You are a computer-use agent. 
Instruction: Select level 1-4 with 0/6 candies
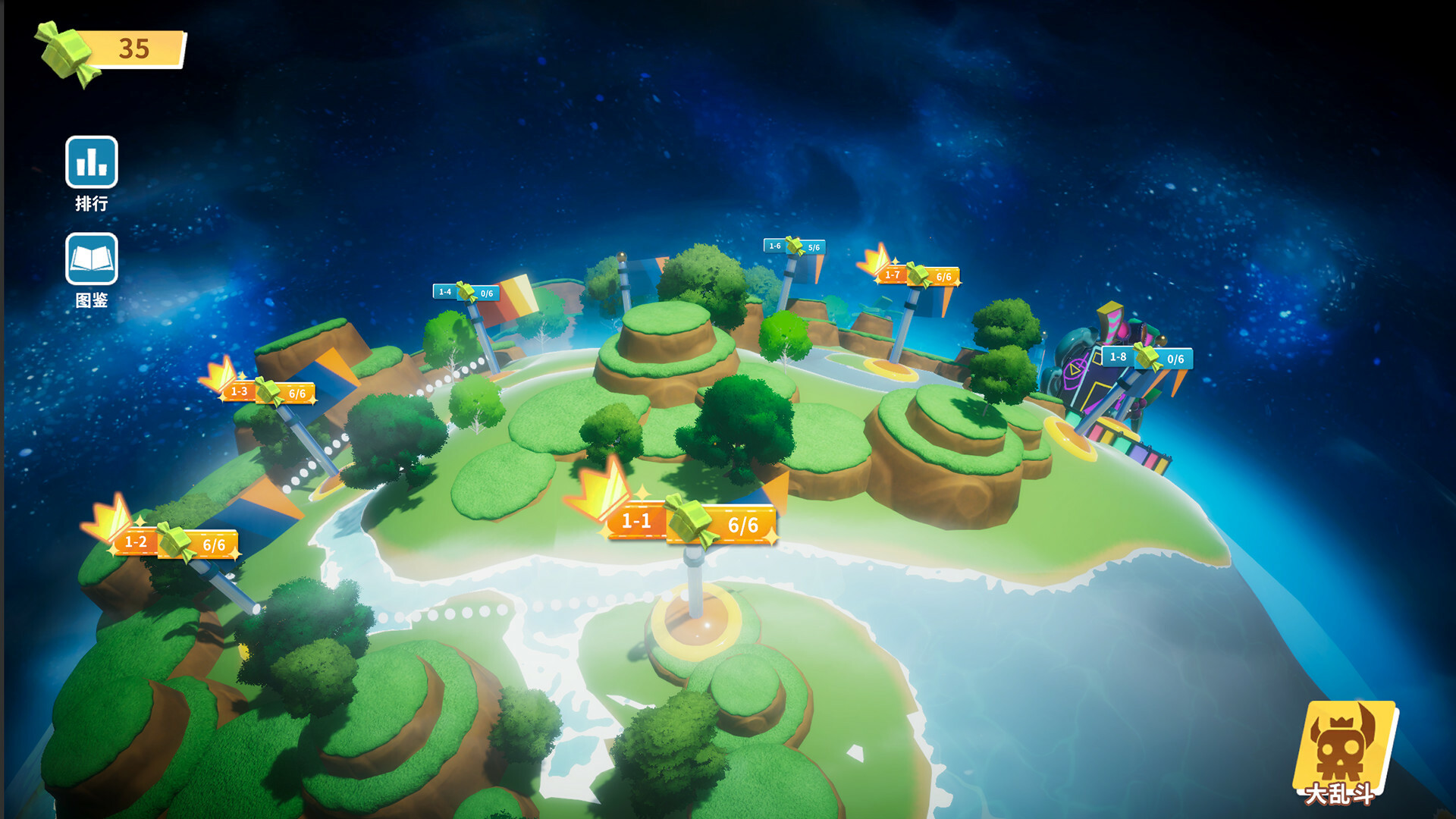[x=466, y=293]
